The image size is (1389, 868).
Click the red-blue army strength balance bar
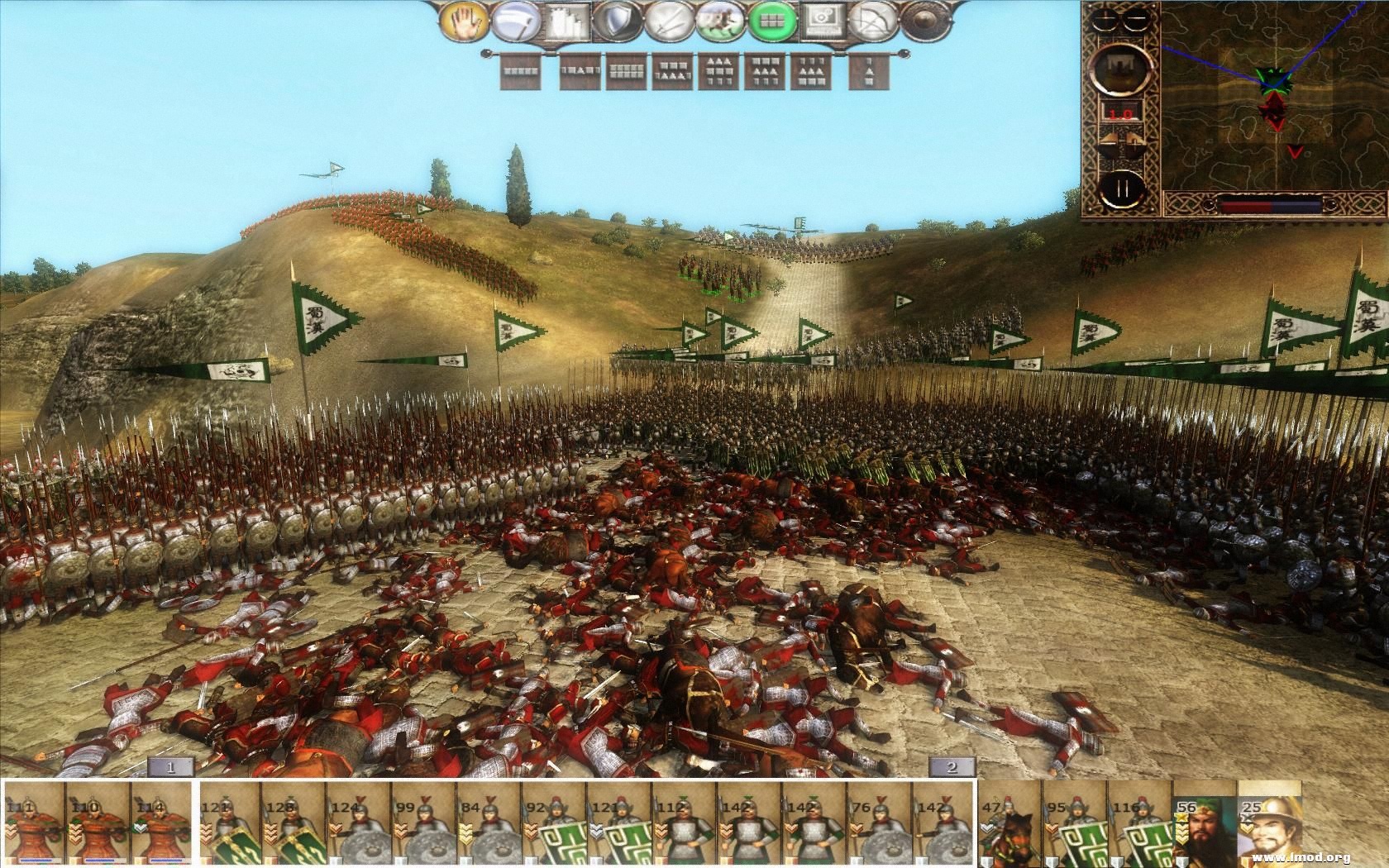pos(1270,205)
